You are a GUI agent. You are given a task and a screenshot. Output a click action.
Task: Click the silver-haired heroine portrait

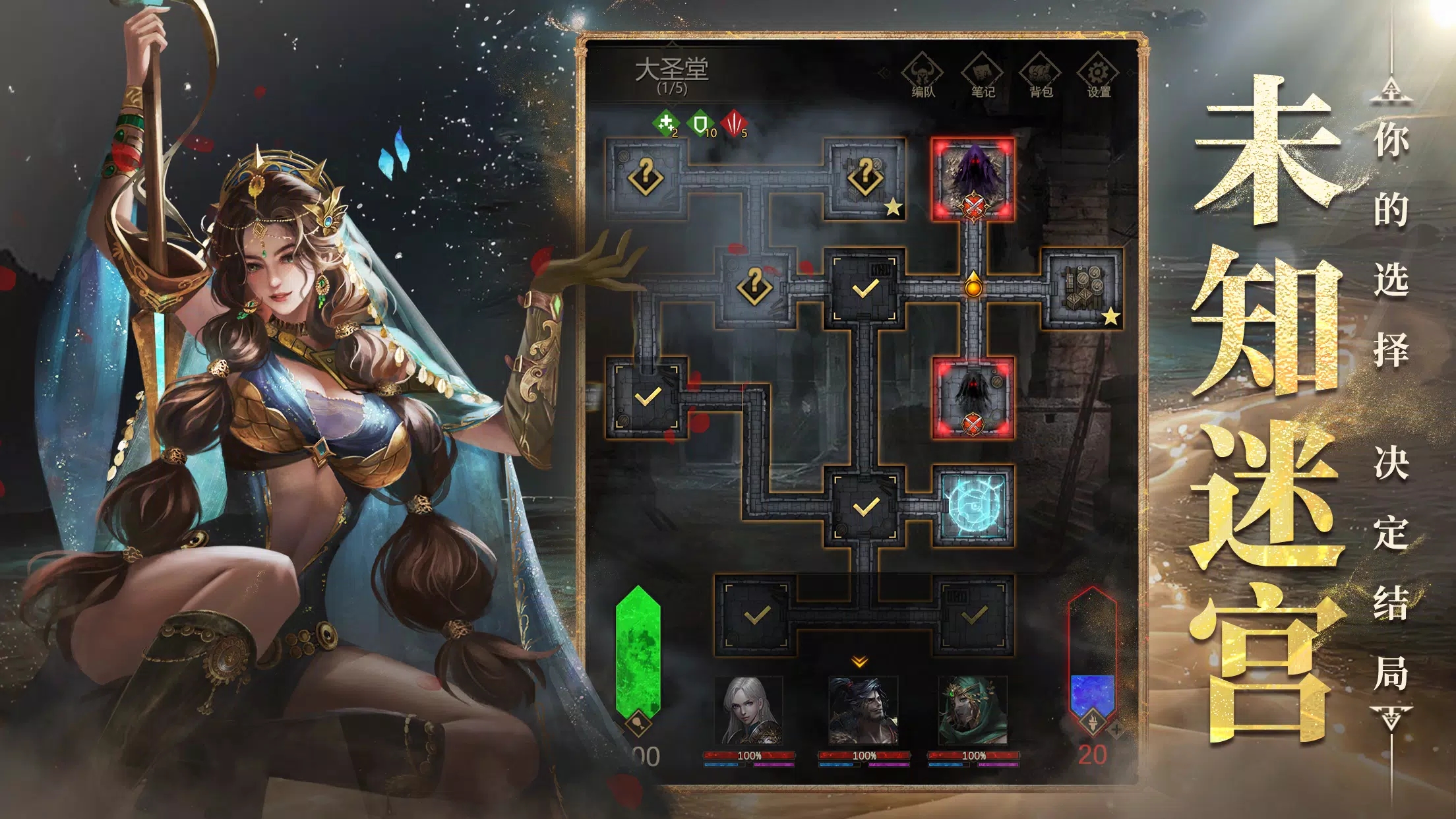click(749, 711)
